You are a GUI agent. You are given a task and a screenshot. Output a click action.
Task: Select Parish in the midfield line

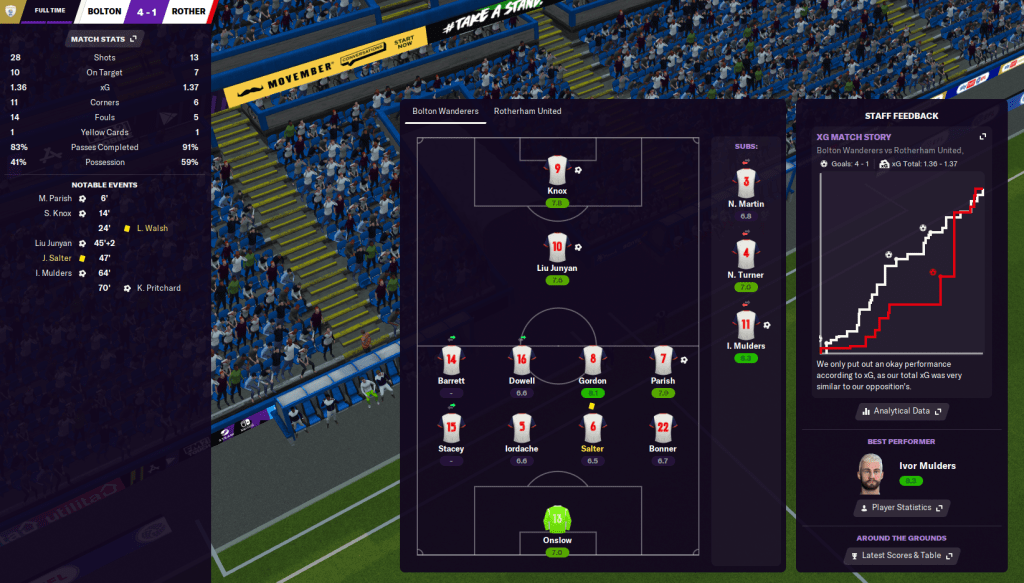click(662, 359)
